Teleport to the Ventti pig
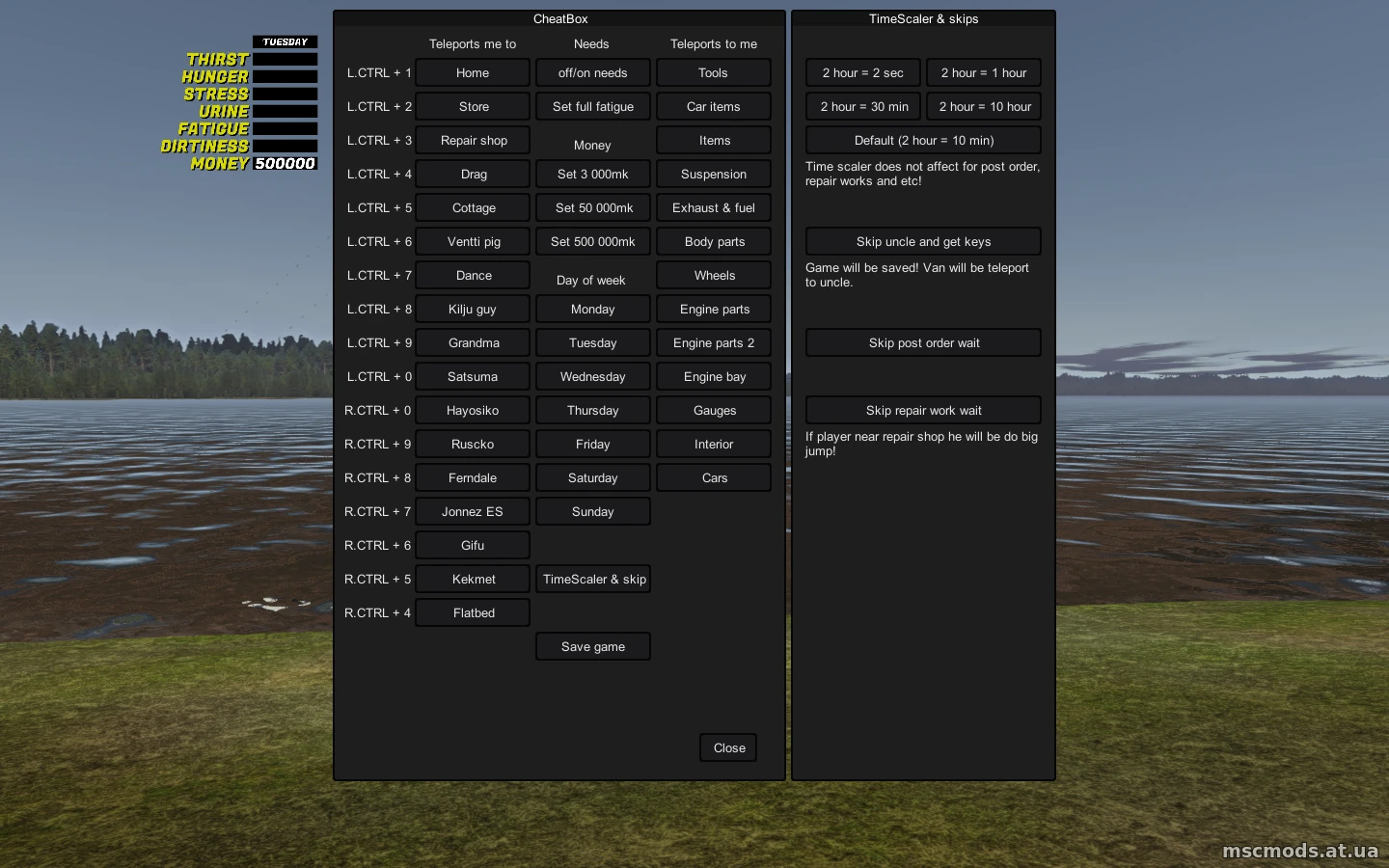This screenshot has width=1389, height=868. click(x=473, y=241)
